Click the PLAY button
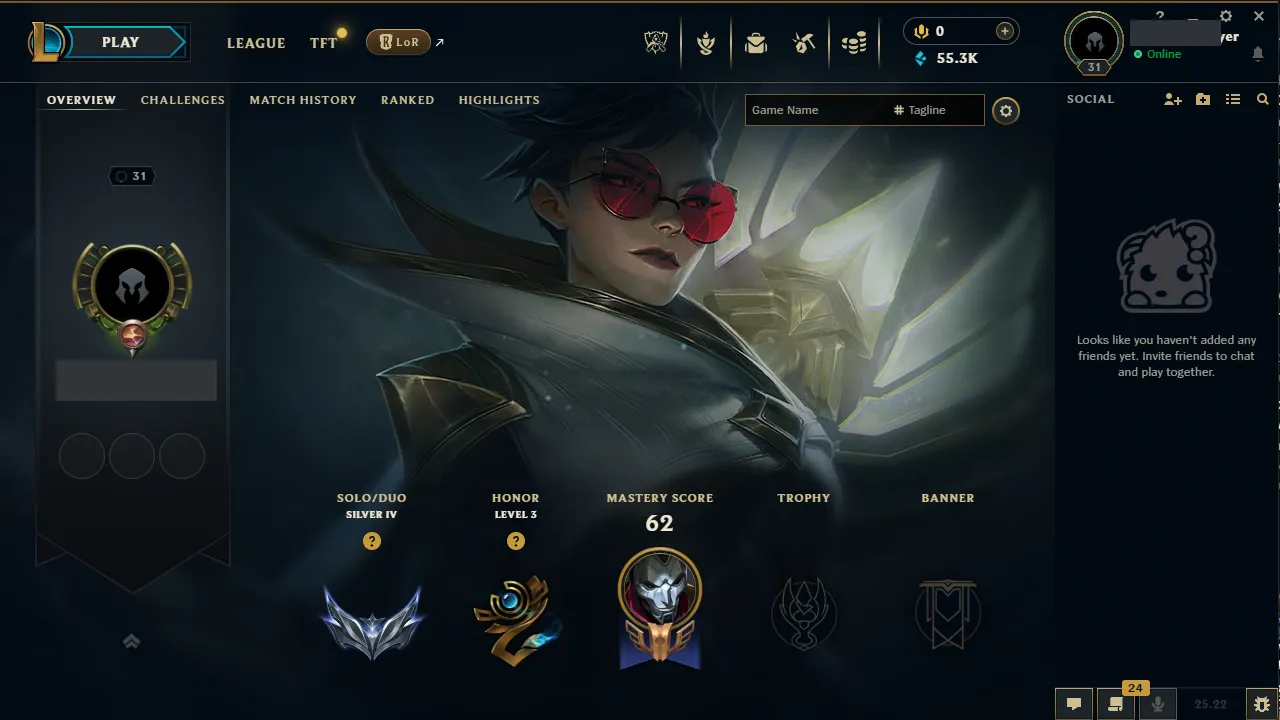Screen dimensions: 1280x720 pos(120,42)
